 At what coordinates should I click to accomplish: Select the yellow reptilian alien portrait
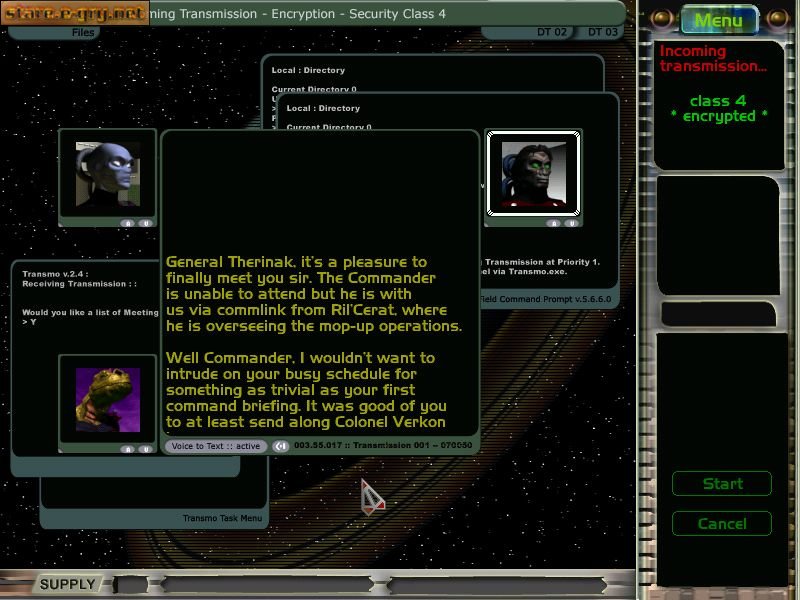coord(108,399)
